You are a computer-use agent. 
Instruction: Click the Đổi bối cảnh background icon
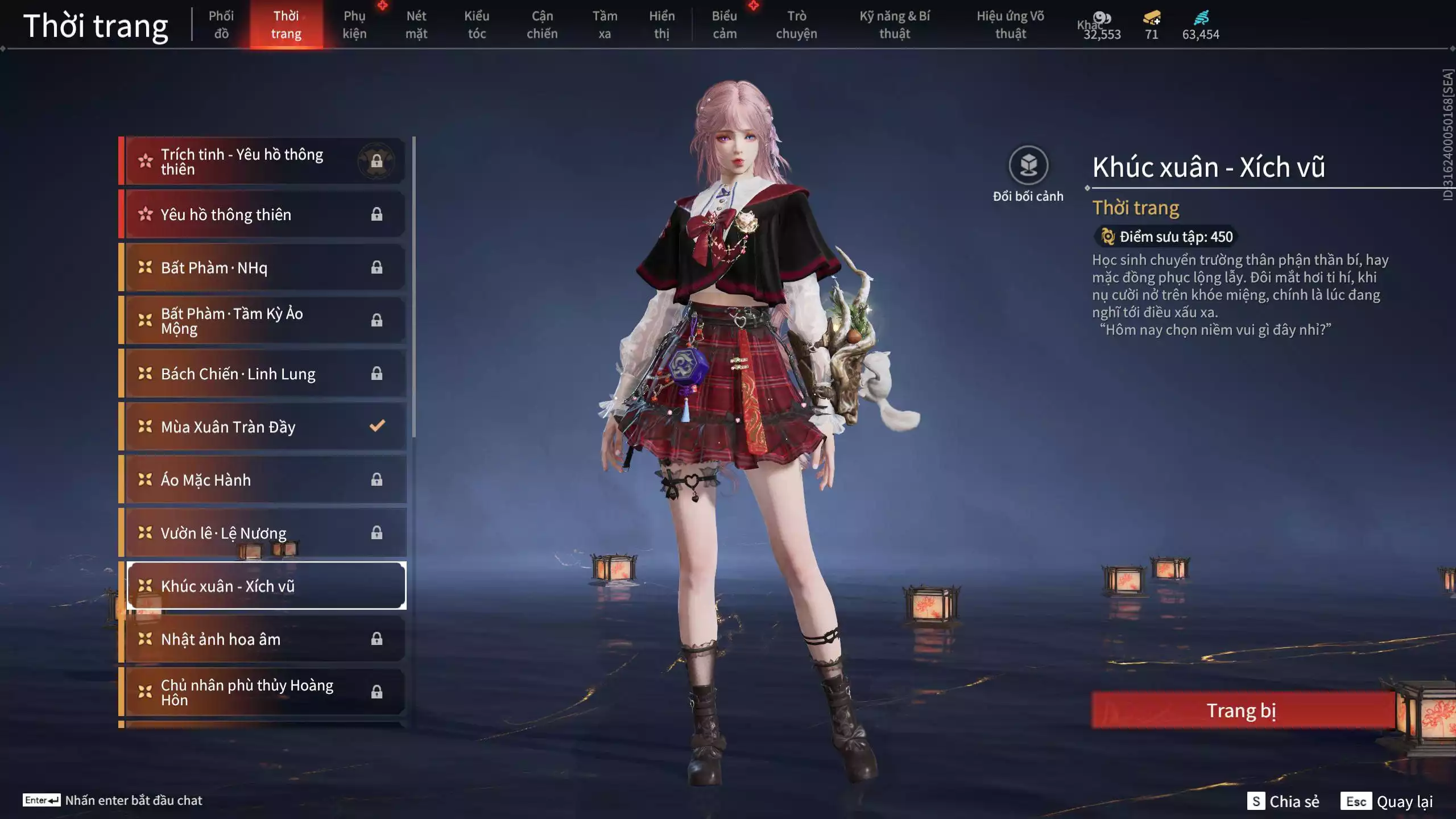(1028, 166)
